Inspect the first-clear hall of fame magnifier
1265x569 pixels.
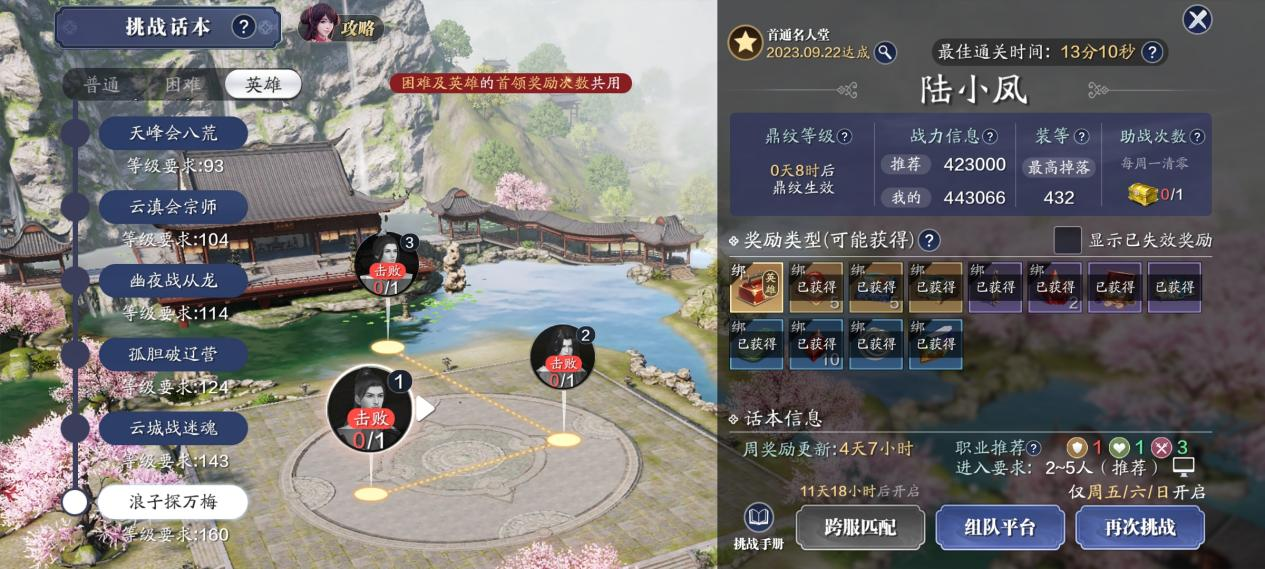pyautogui.click(x=885, y=52)
